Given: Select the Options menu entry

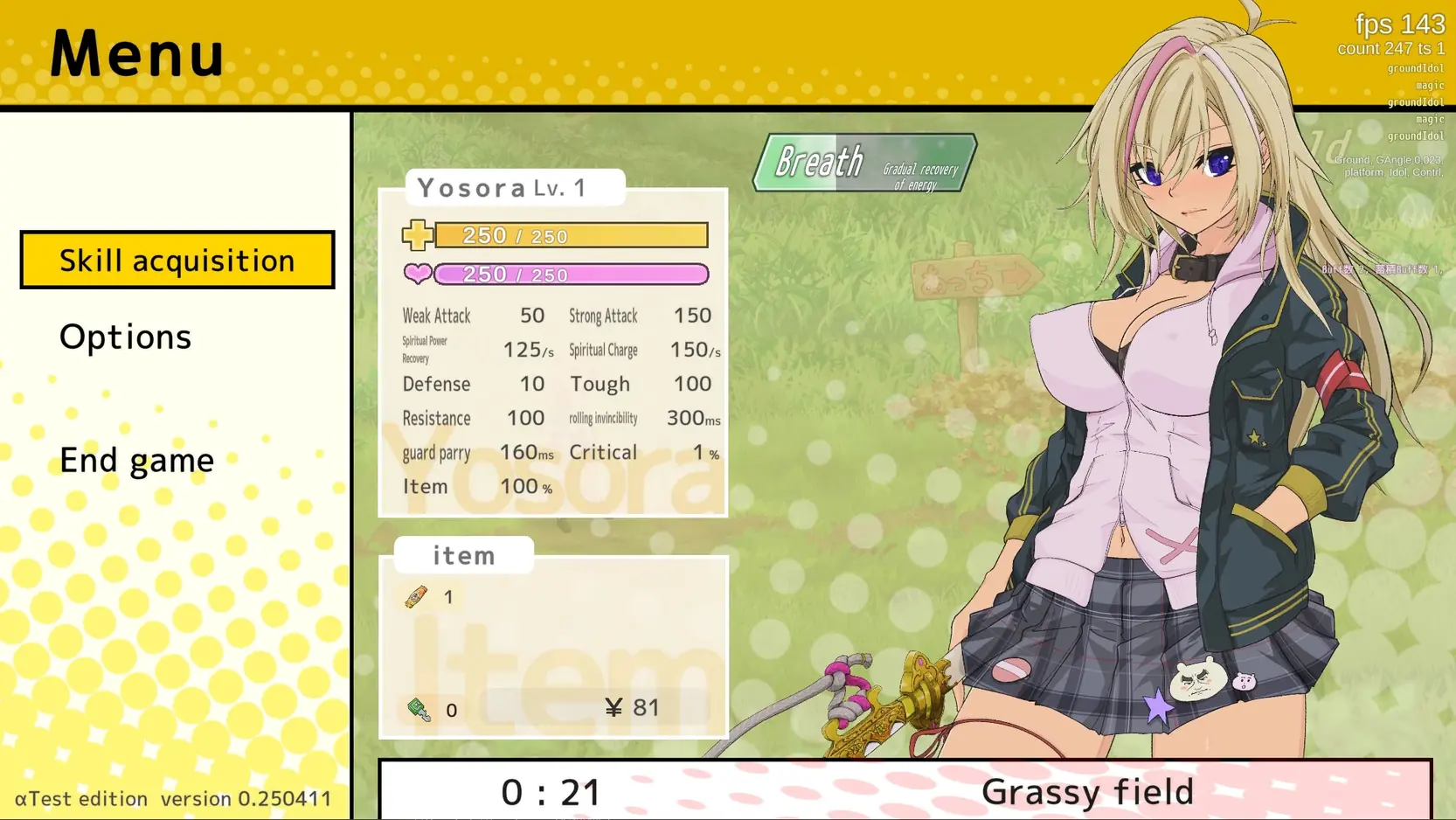Looking at the screenshot, I should tap(125, 337).
